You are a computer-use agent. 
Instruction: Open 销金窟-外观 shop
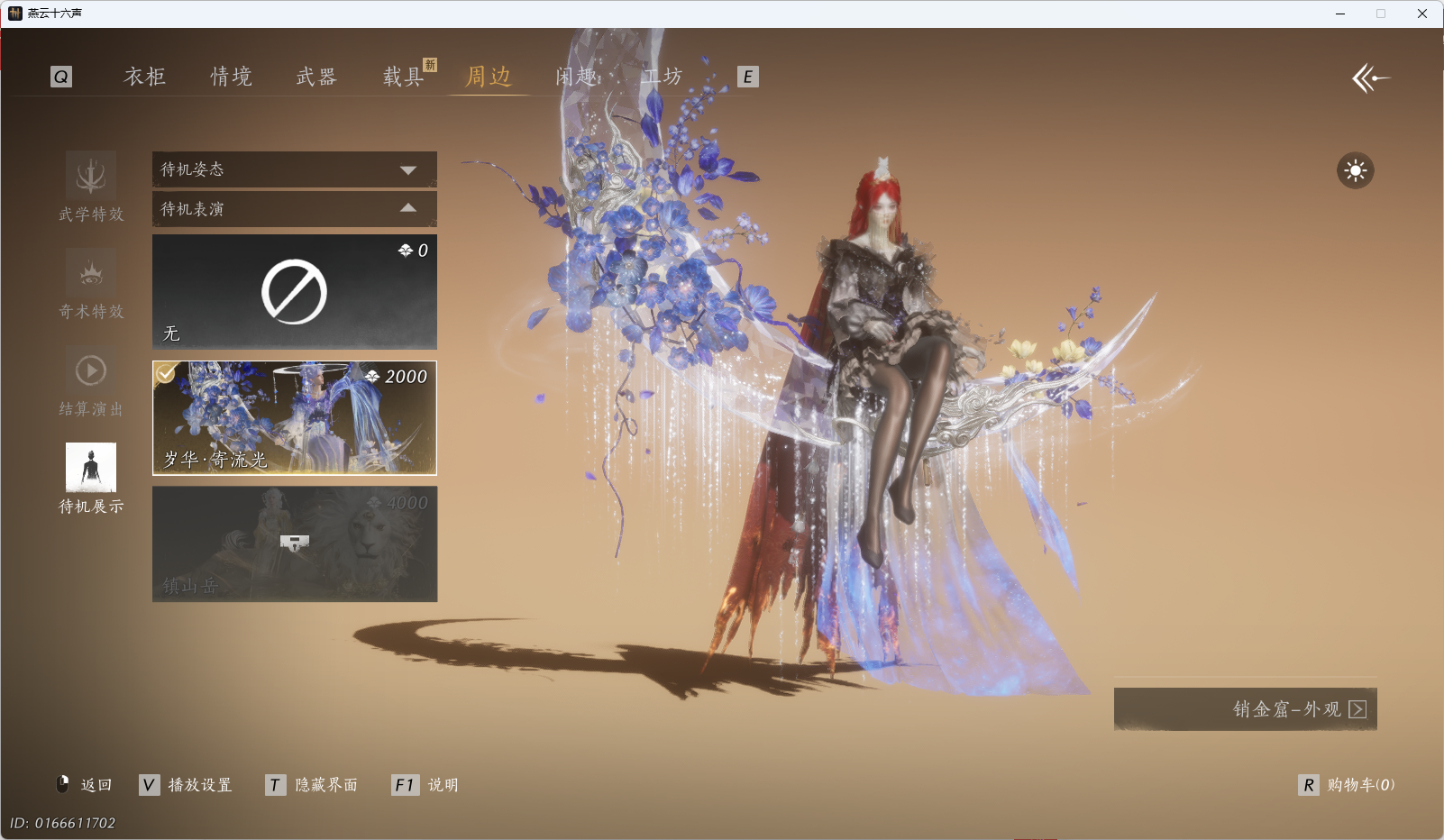pos(1245,709)
